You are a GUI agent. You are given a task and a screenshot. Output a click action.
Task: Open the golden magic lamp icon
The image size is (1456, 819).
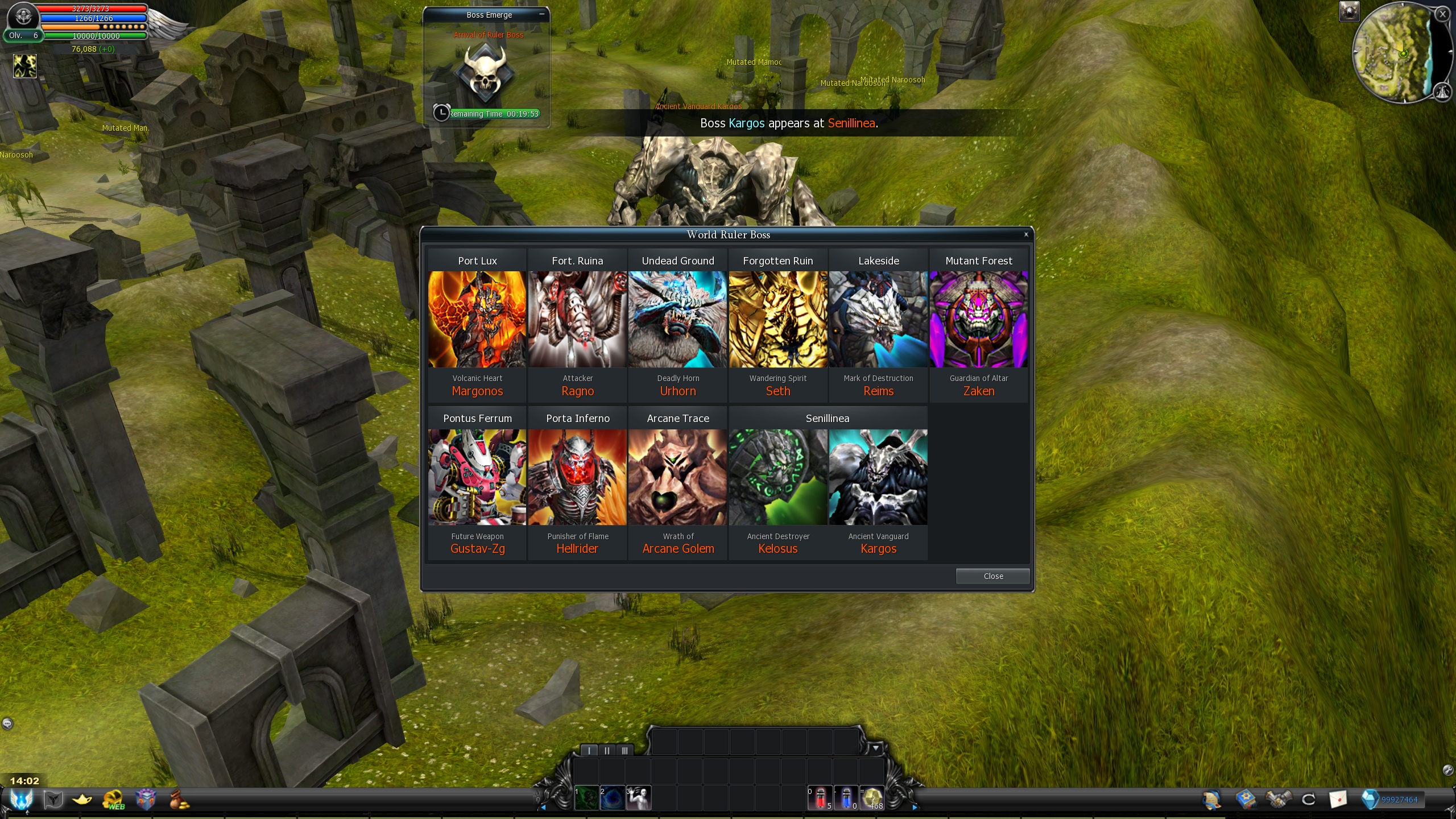coord(82,800)
